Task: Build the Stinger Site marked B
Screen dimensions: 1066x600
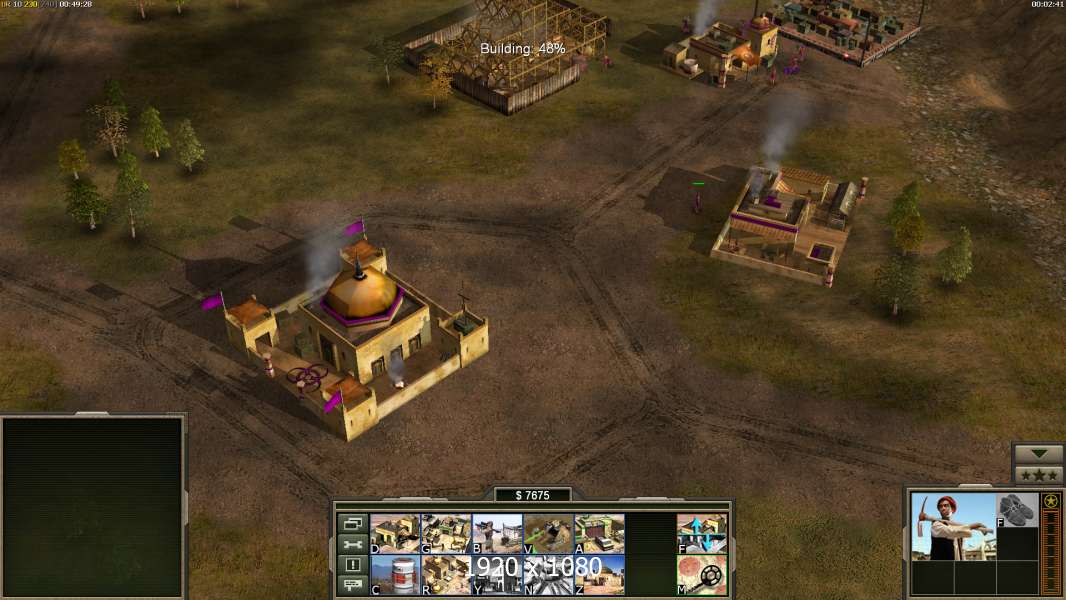Action: (x=497, y=533)
